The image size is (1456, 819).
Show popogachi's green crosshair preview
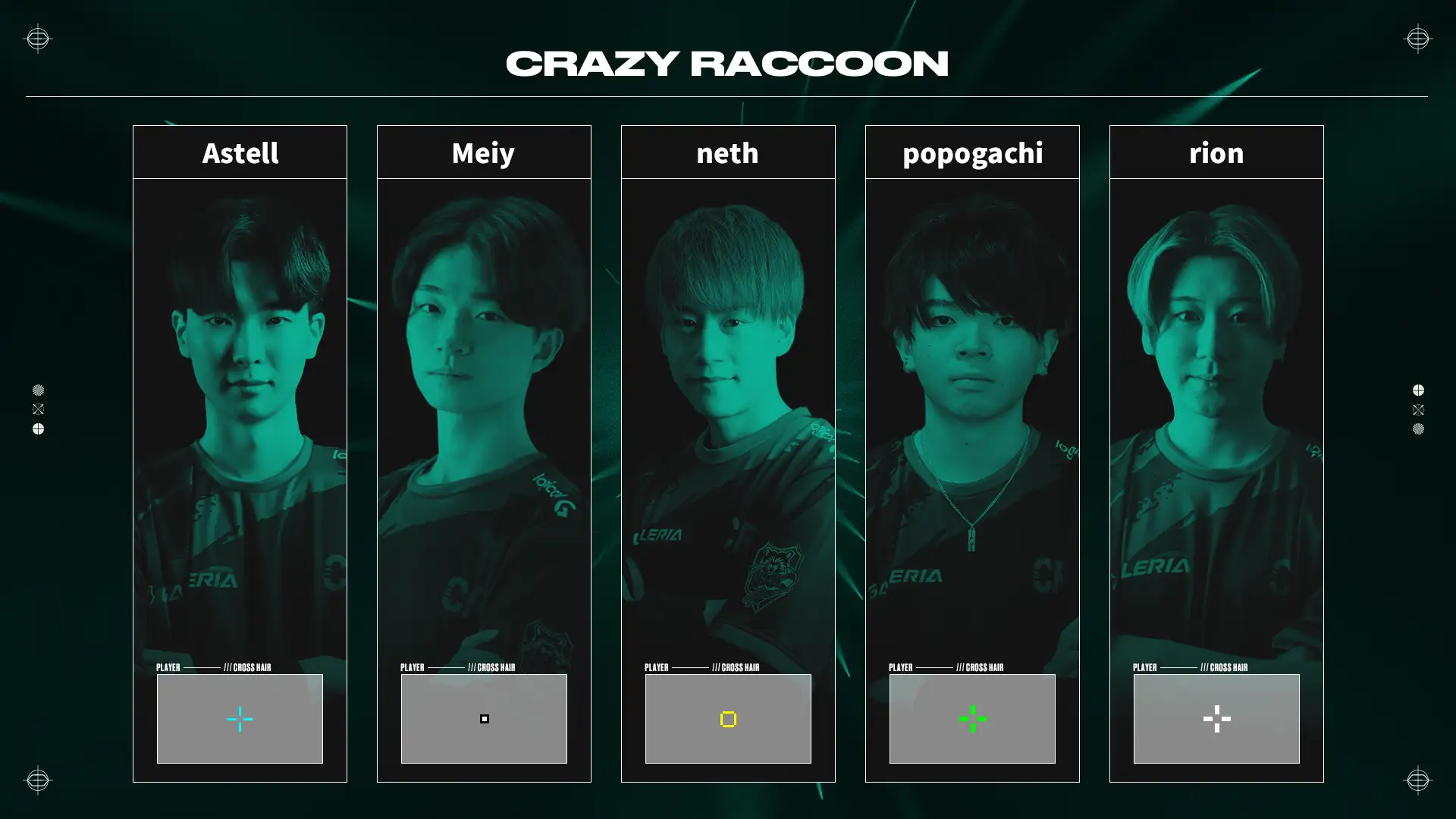[x=972, y=718]
